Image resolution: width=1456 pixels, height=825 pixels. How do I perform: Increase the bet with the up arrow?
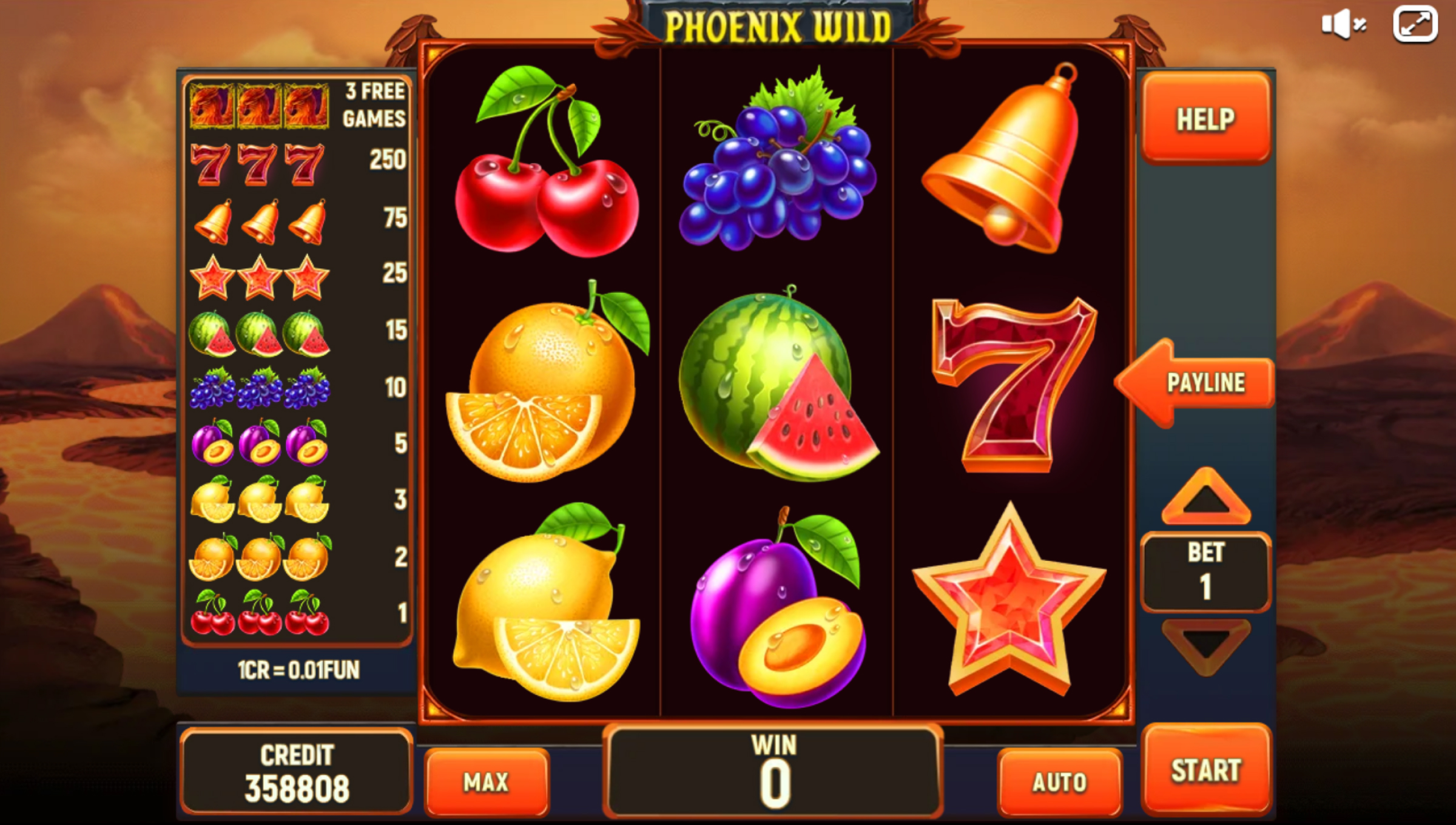tap(1206, 497)
